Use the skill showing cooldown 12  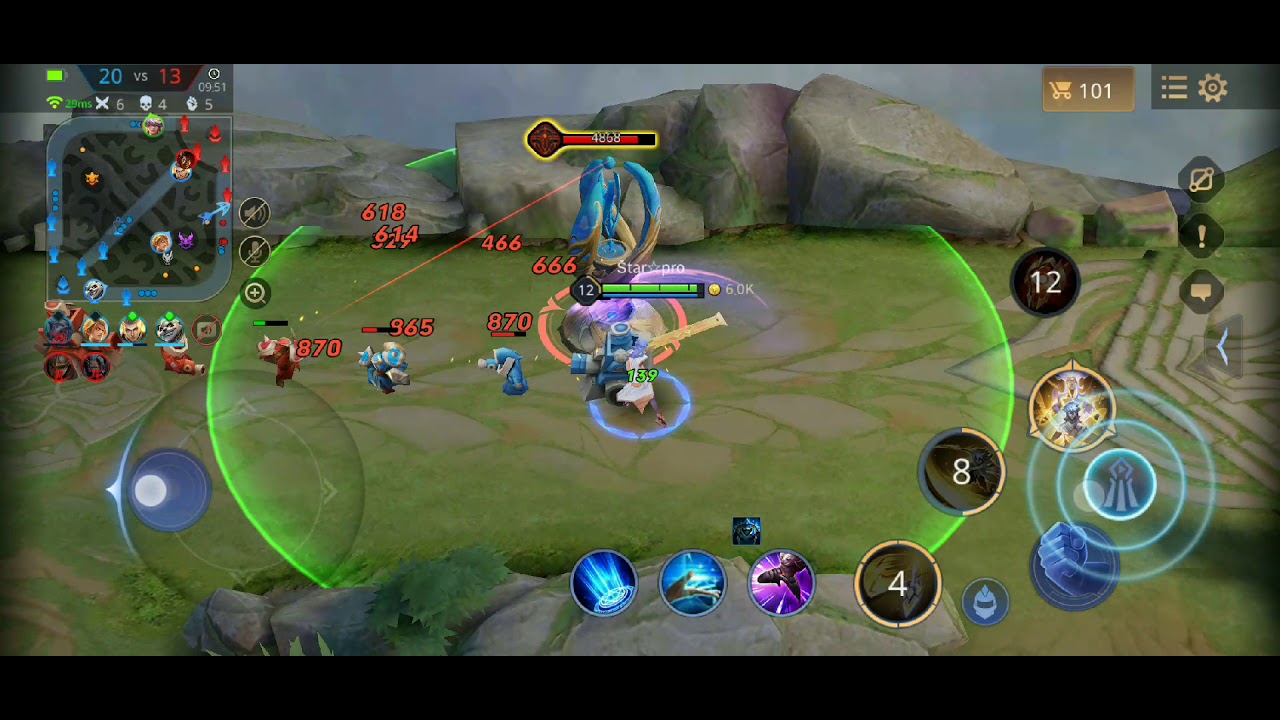[x=1046, y=283]
